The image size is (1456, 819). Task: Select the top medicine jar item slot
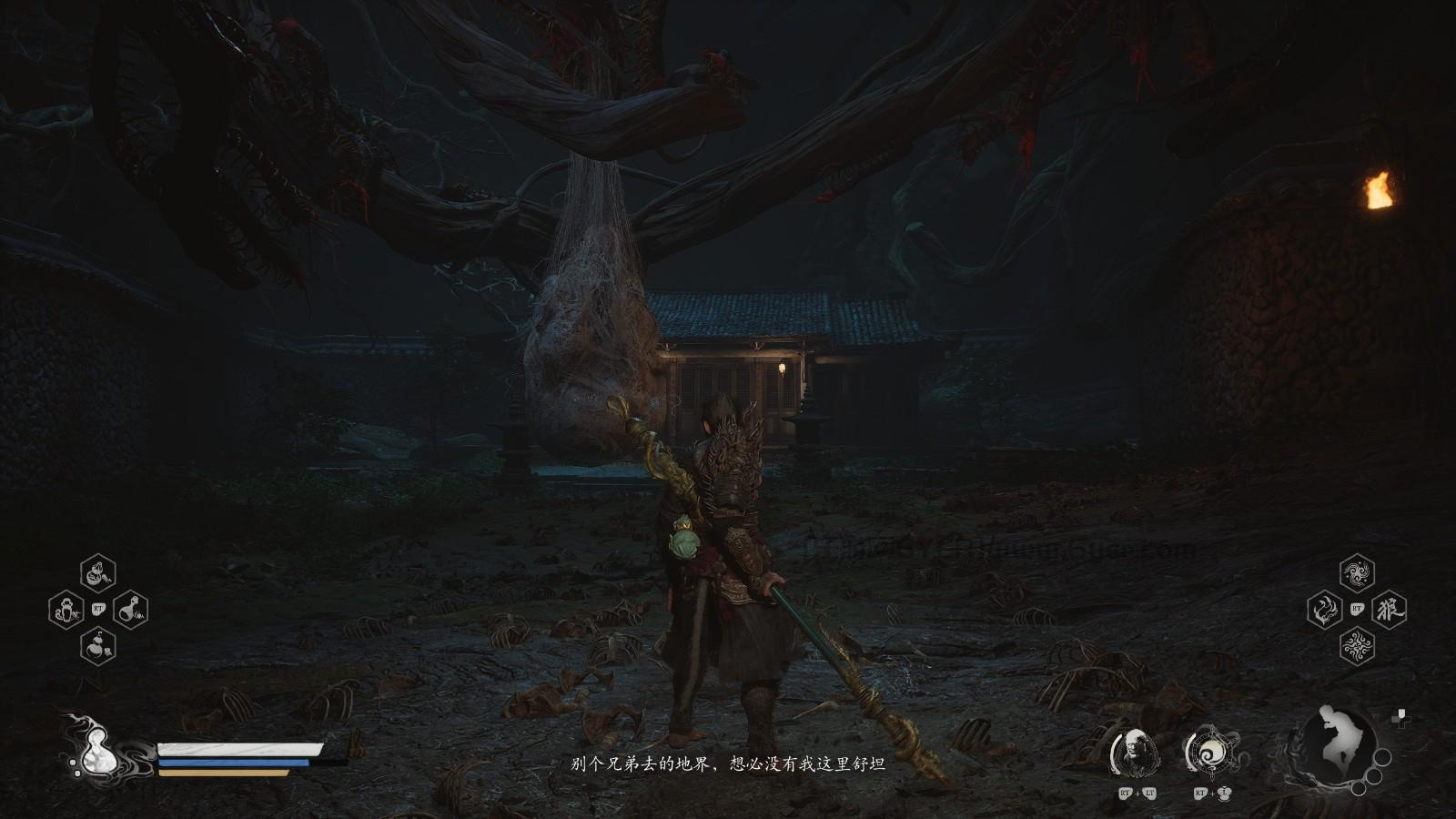(98, 573)
